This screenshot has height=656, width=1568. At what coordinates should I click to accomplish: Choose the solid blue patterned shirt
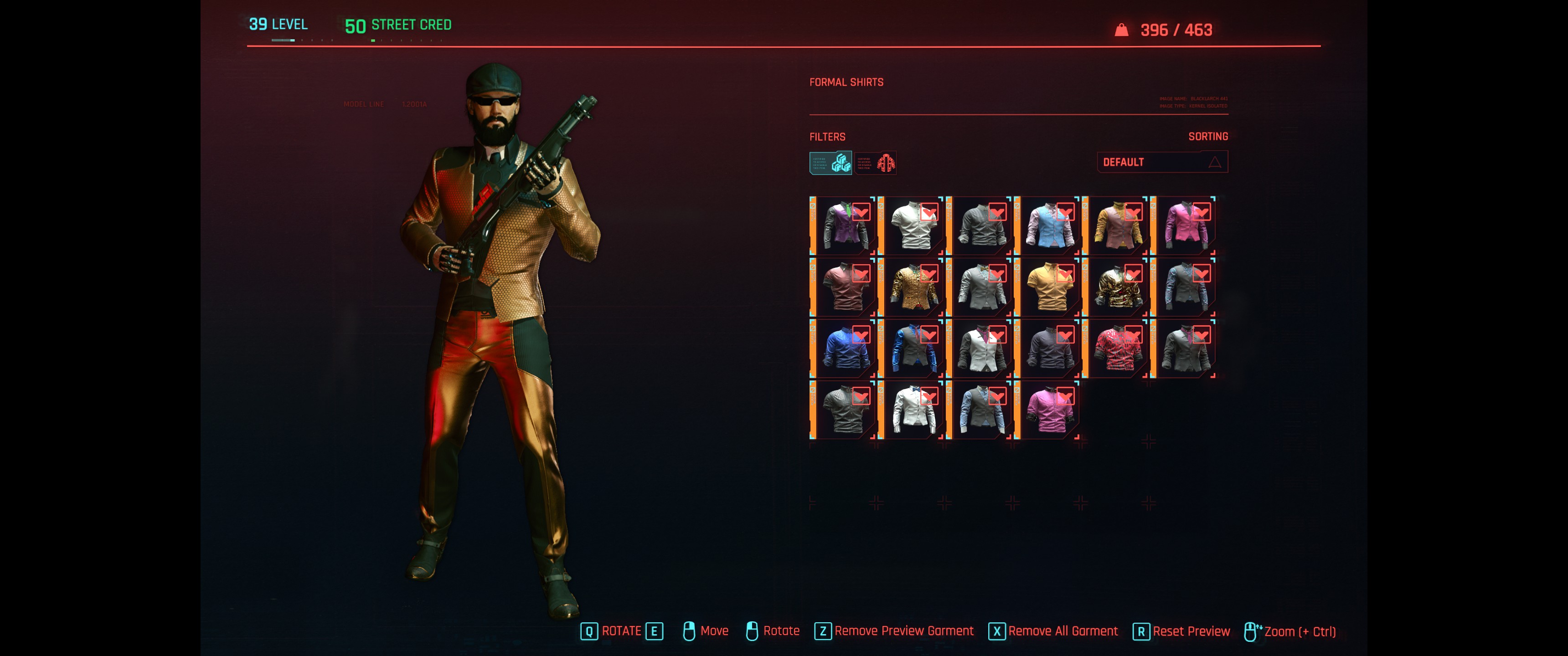844,348
